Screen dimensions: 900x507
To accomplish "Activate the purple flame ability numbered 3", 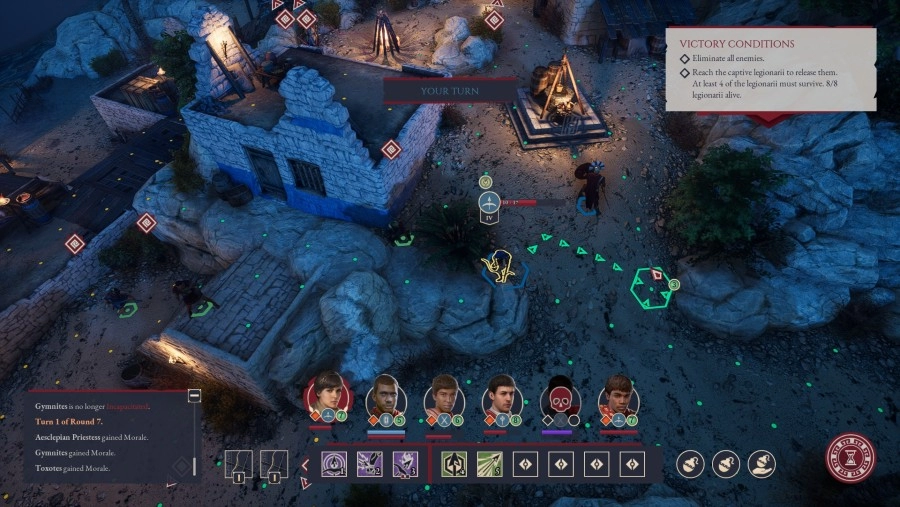I will point(404,464).
